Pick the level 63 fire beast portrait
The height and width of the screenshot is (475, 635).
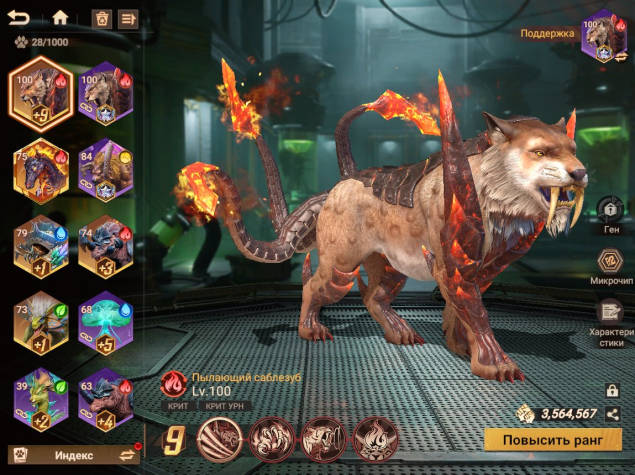[x=106, y=397]
